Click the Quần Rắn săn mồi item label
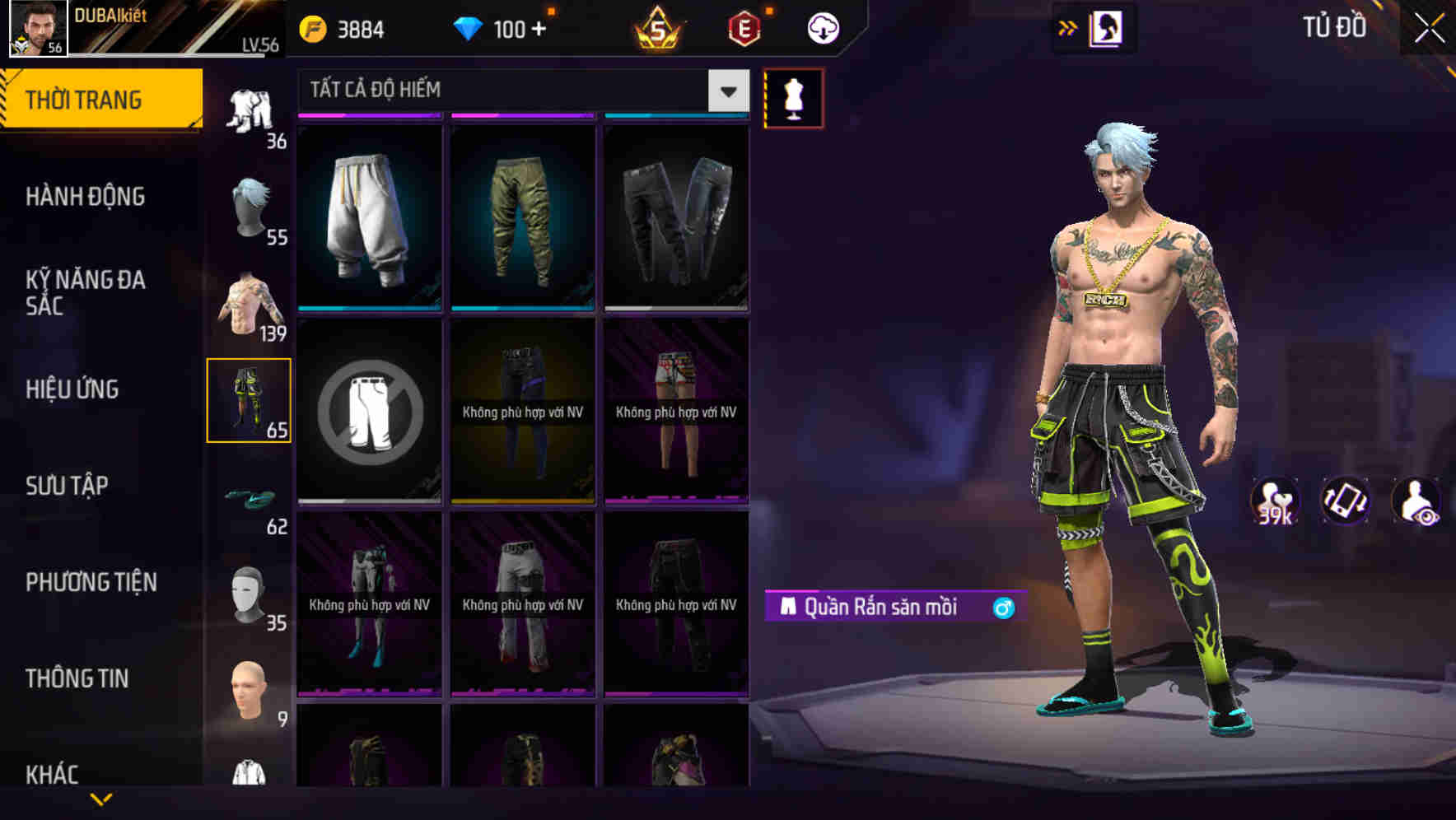 (877, 608)
